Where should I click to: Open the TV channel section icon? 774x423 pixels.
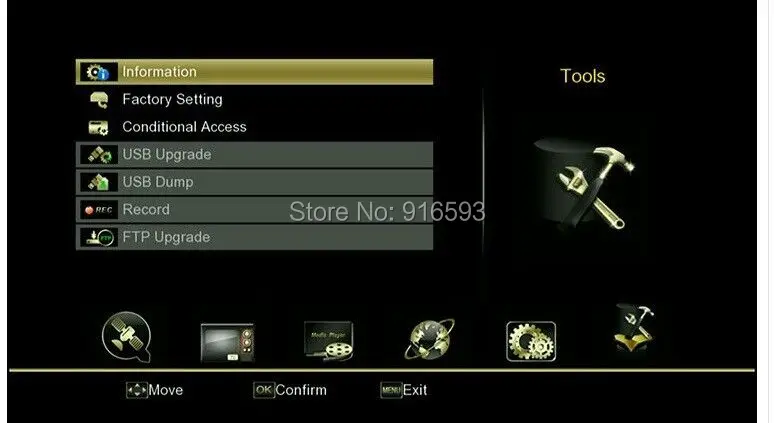point(228,342)
